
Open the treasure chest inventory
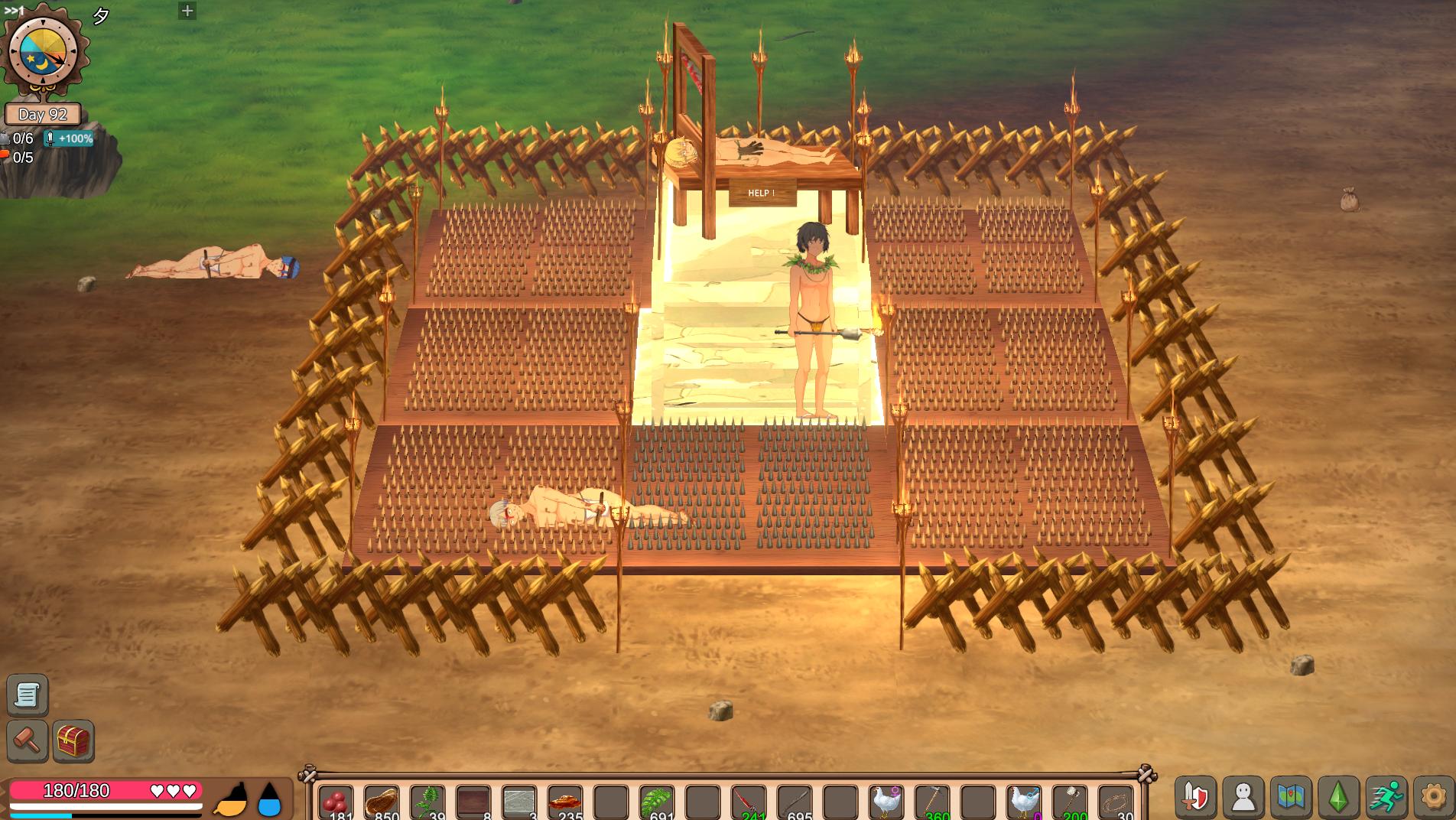[x=73, y=740]
